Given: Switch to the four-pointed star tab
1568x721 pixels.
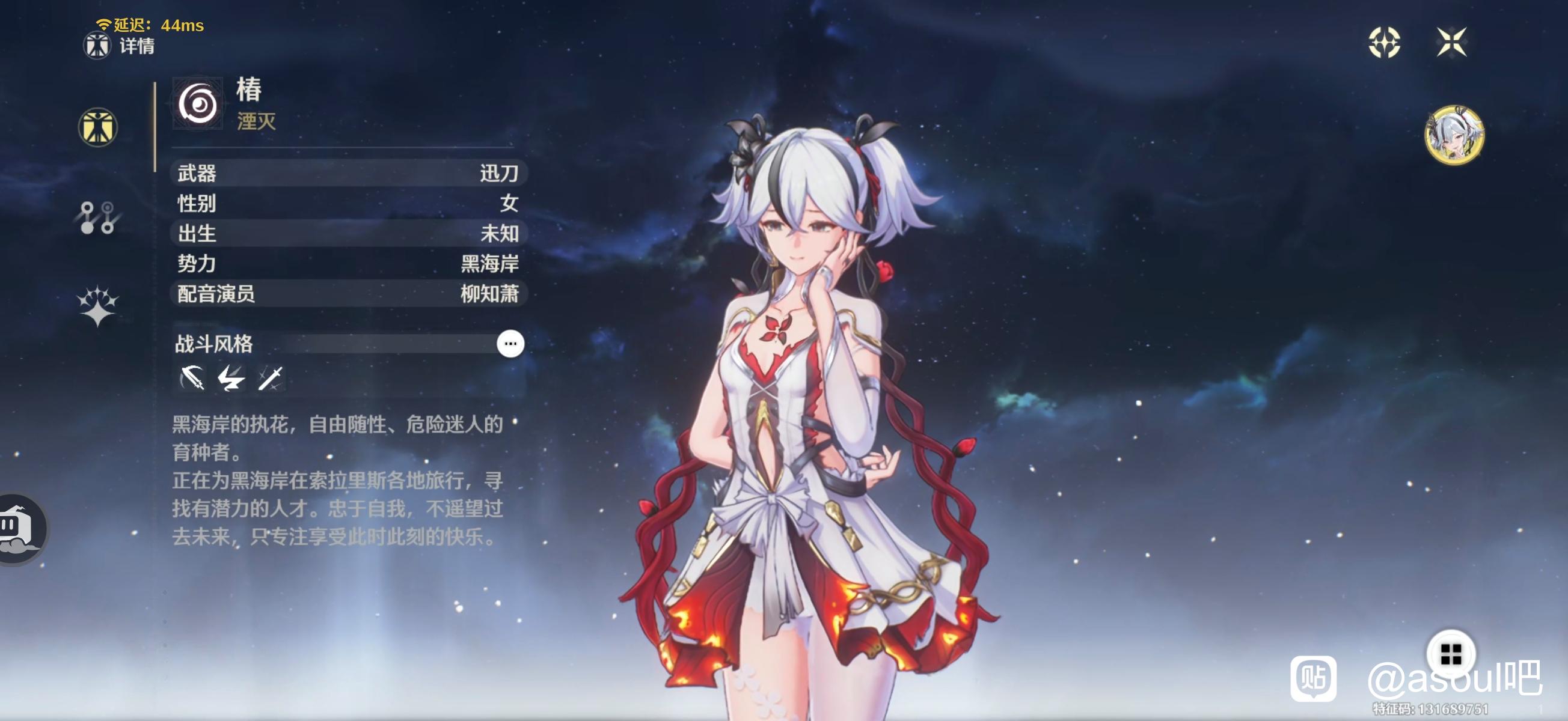Looking at the screenshot, I should pos(97,305).
